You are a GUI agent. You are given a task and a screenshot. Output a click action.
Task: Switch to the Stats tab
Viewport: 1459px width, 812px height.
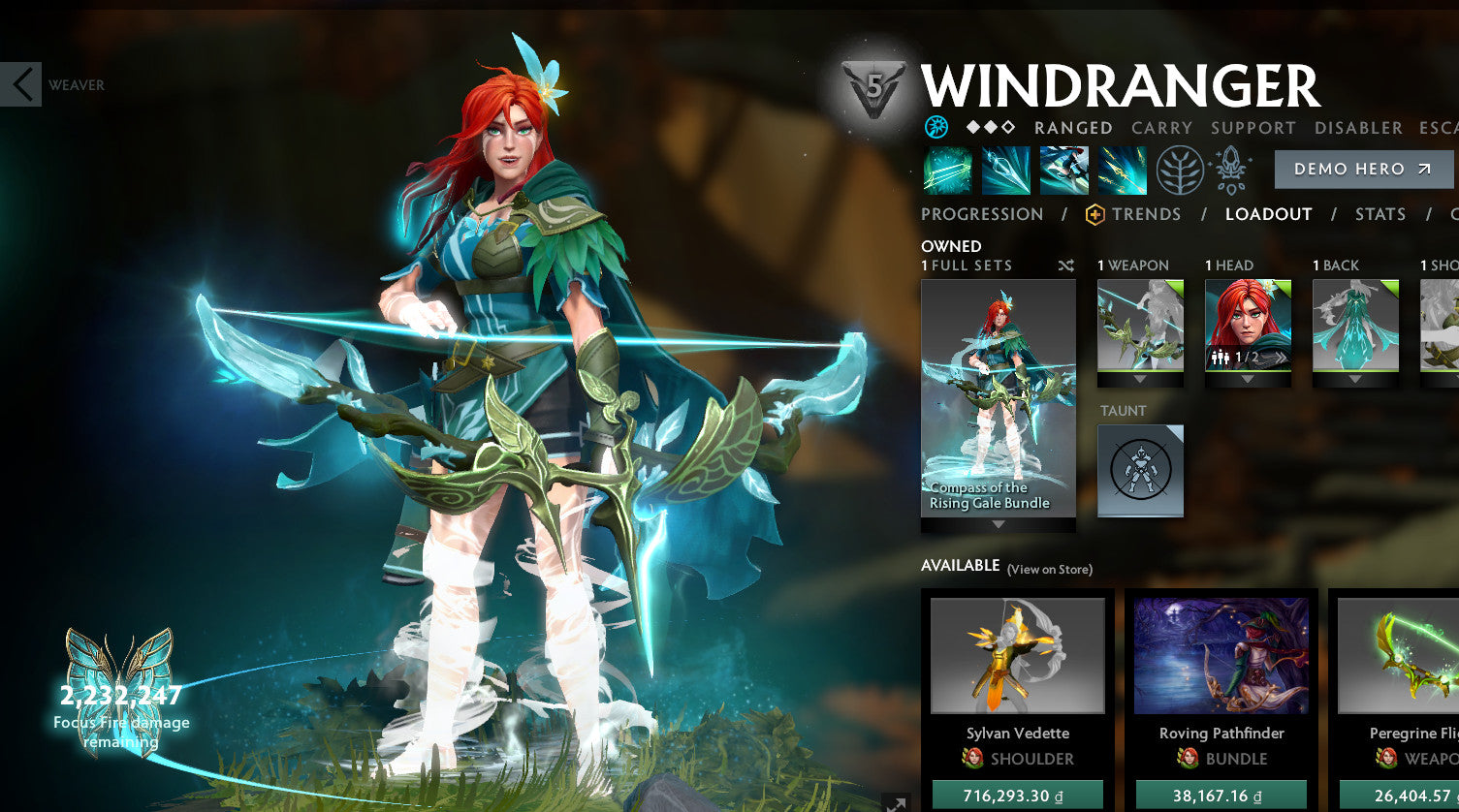coord(1380,214)
